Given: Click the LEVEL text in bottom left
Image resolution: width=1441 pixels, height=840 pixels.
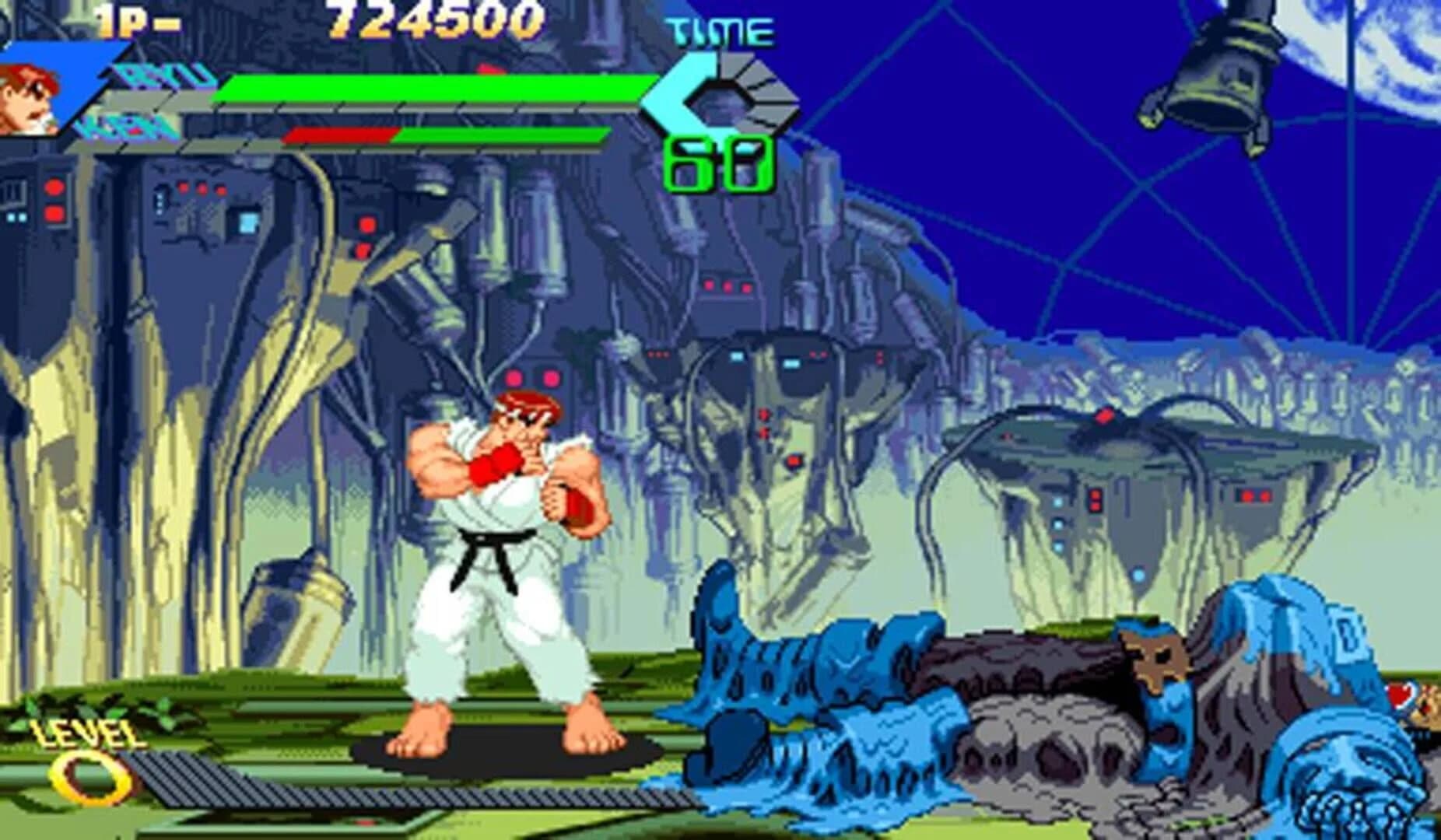Looking at the screenshot, I should (89, 733).
